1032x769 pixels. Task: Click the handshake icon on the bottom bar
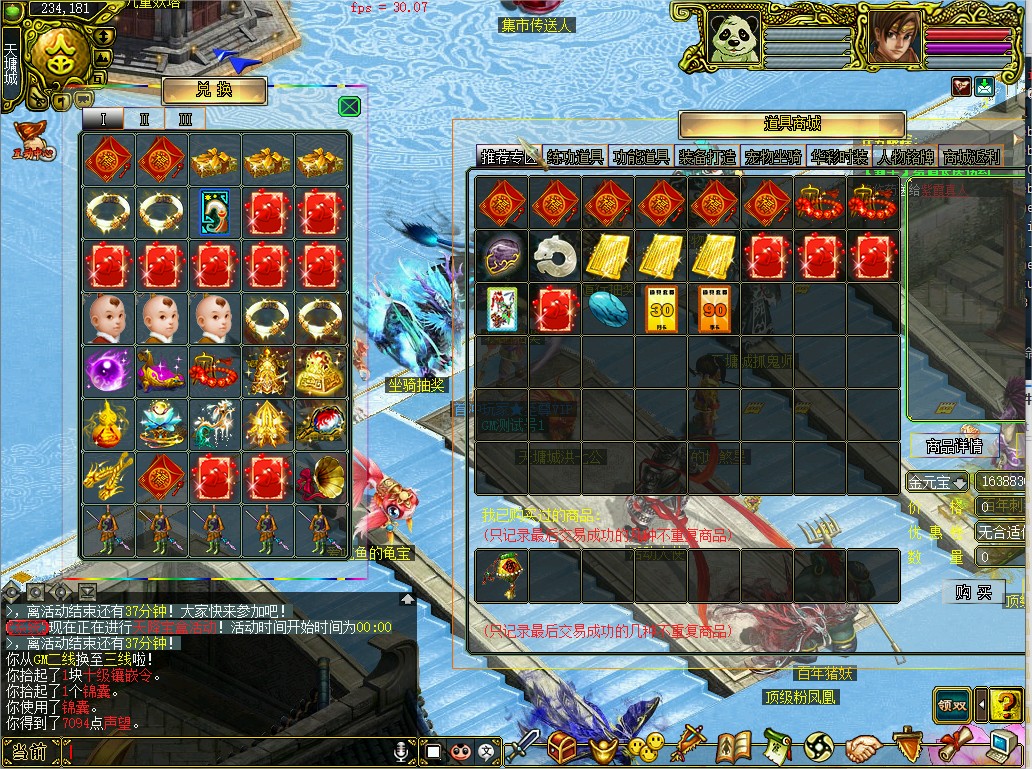point(862,747)
